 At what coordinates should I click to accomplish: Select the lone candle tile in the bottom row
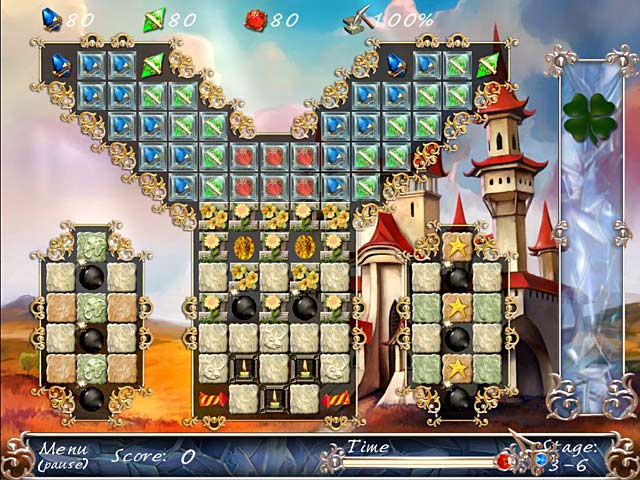[274, 399]
